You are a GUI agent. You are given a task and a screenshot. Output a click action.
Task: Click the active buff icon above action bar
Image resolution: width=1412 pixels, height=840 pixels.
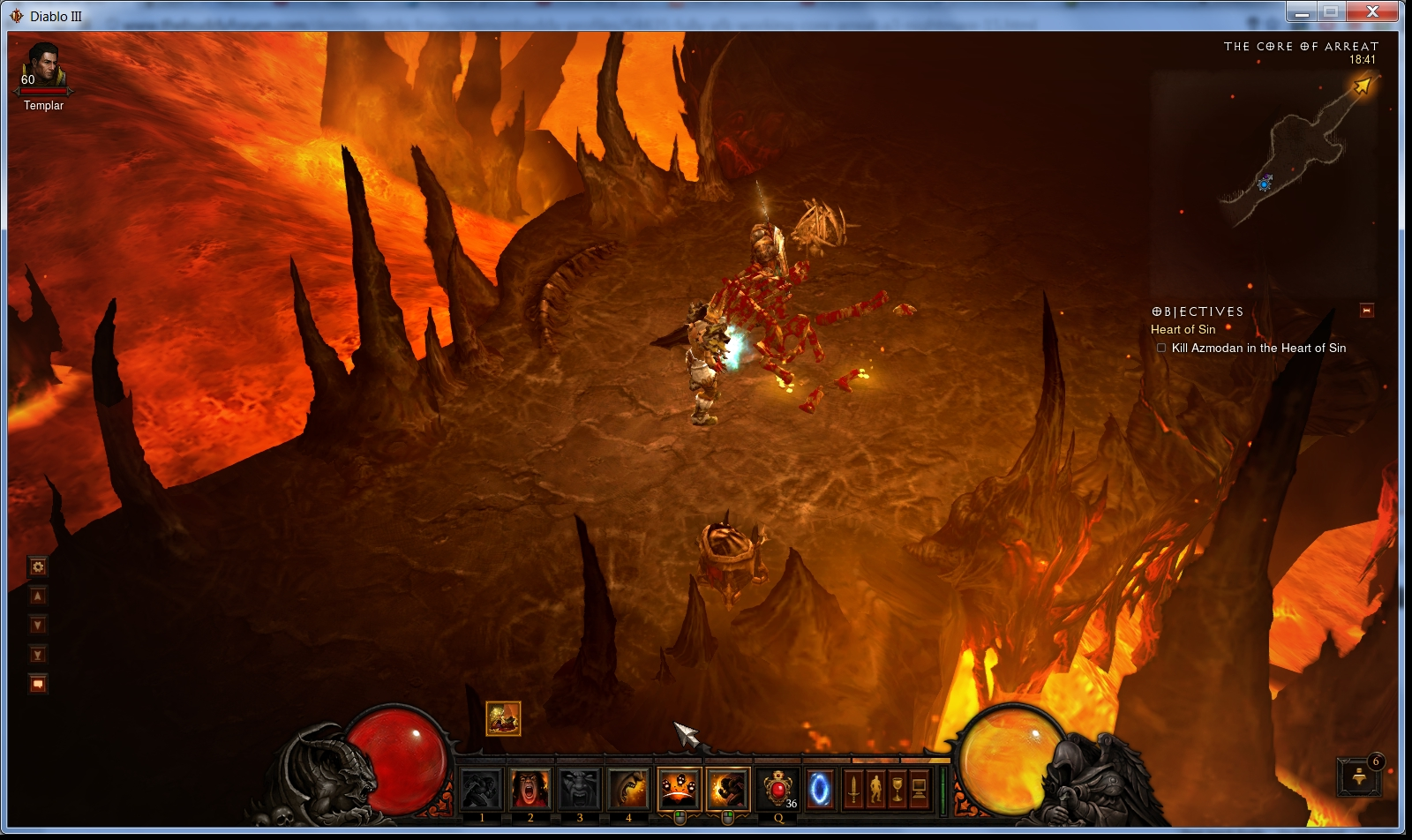[503, 718]
